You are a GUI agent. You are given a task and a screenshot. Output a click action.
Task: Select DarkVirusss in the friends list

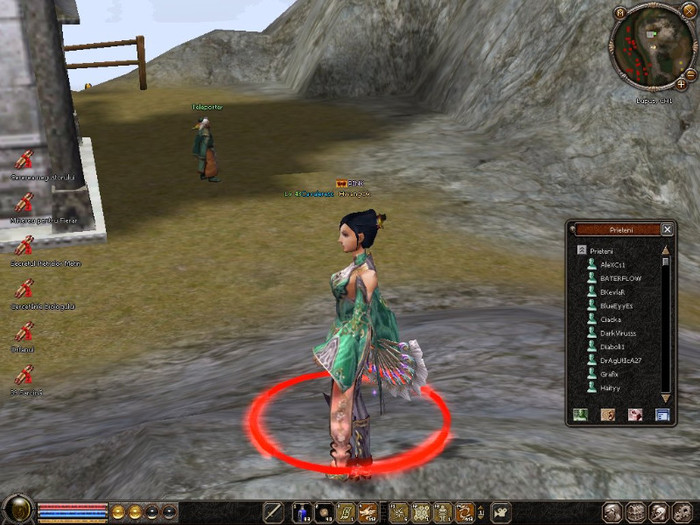(x=619, y=333)
